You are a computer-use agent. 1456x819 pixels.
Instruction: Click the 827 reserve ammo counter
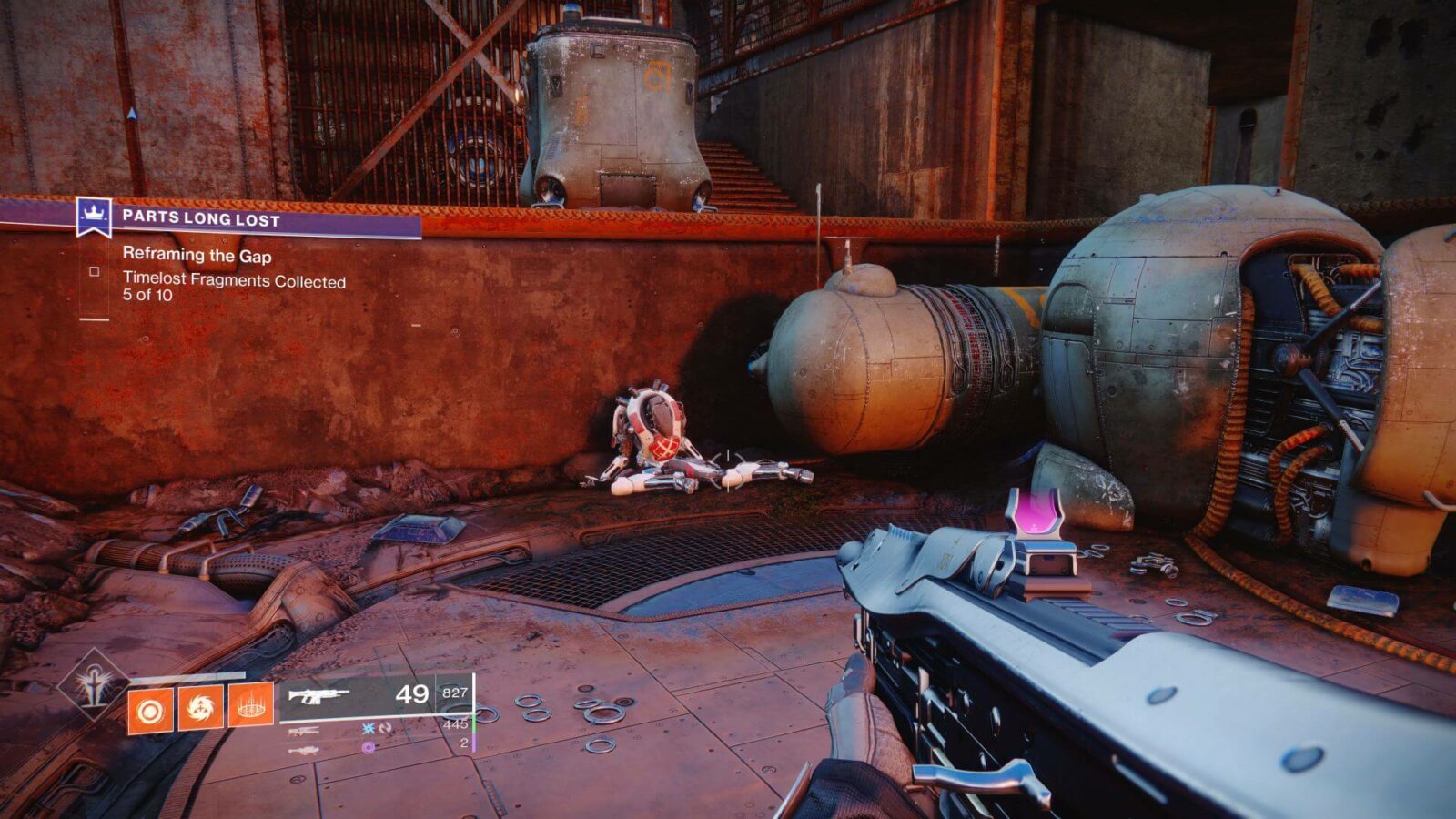pos(455,693)
